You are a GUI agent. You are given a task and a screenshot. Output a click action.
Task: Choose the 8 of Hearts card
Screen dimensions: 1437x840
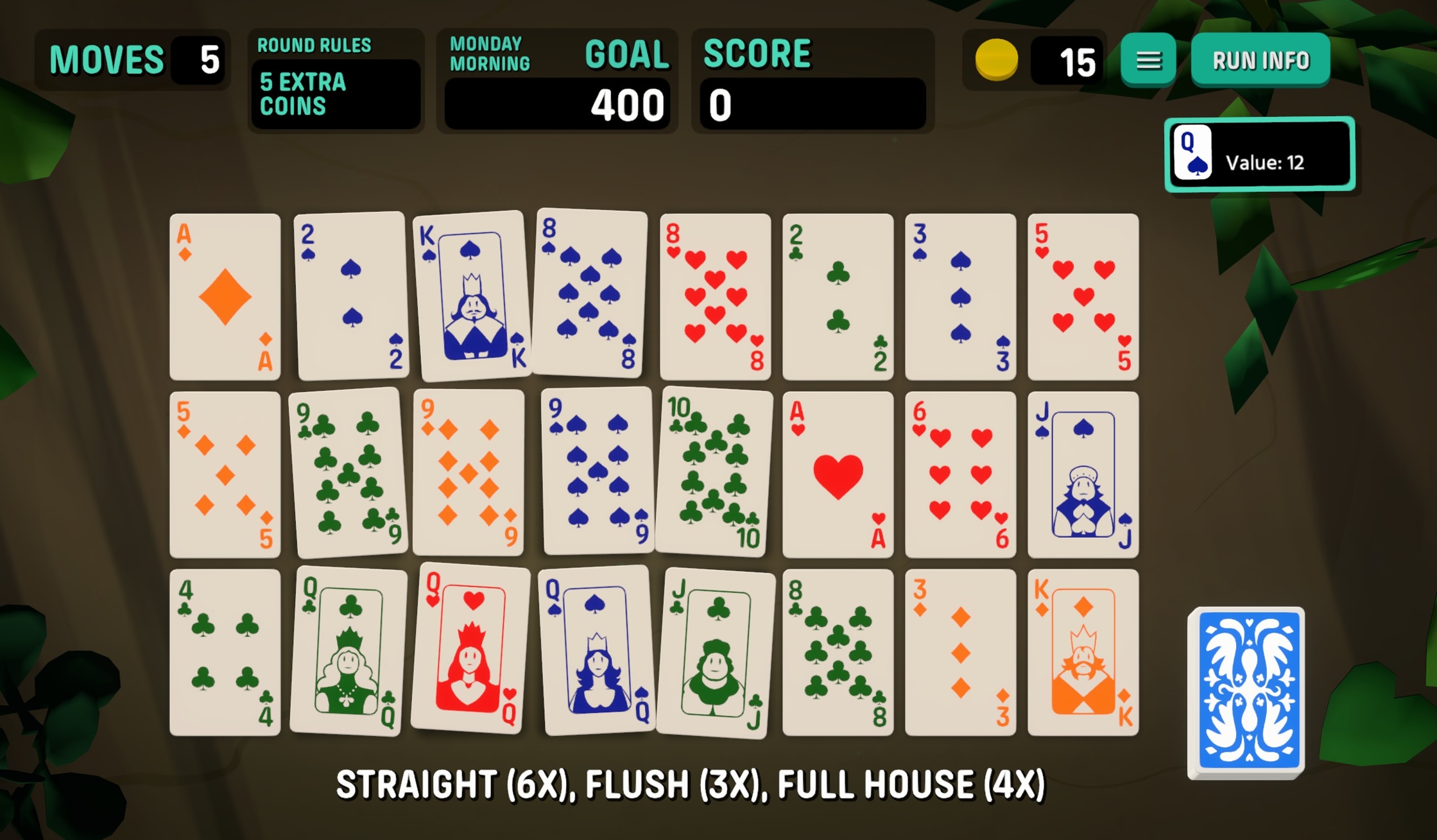[x=715, y=297]
